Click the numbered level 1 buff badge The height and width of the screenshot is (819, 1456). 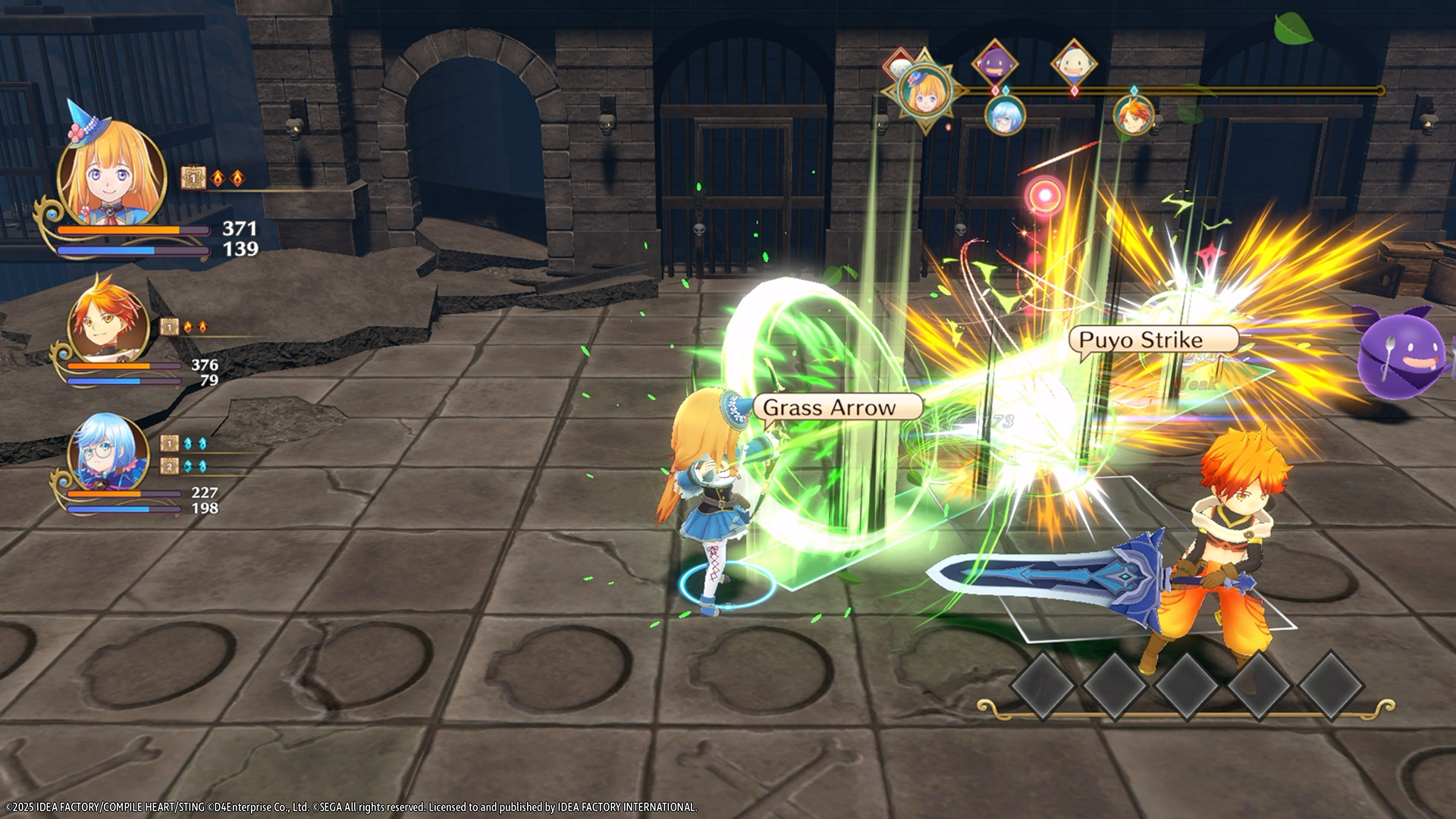[193, 177]
